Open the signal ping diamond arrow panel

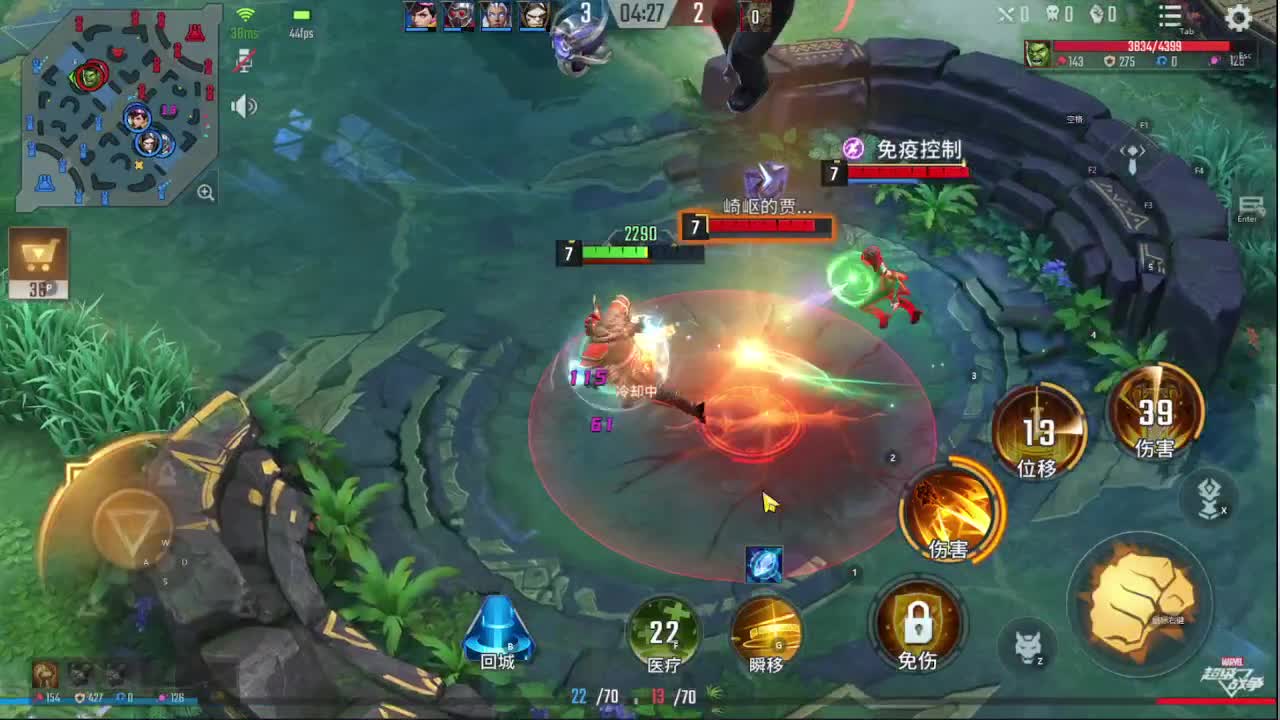(x=1130, y=151)
